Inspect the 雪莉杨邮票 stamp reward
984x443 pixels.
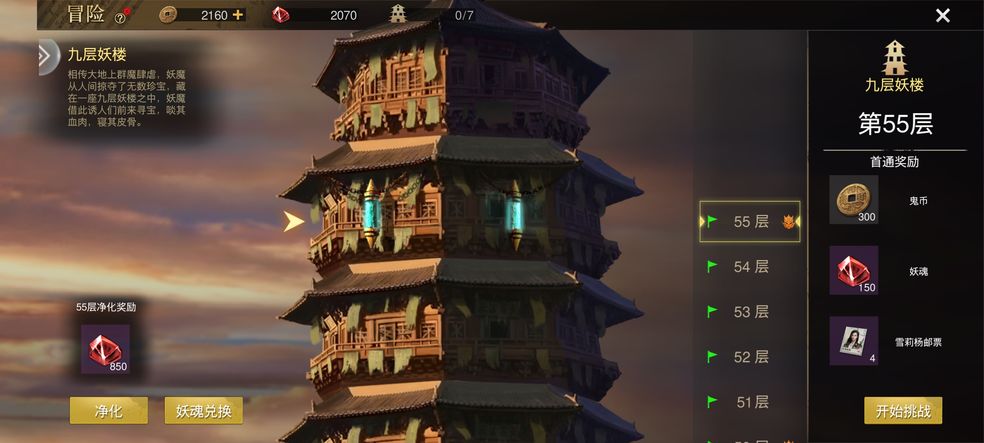[x=853, y=341]
